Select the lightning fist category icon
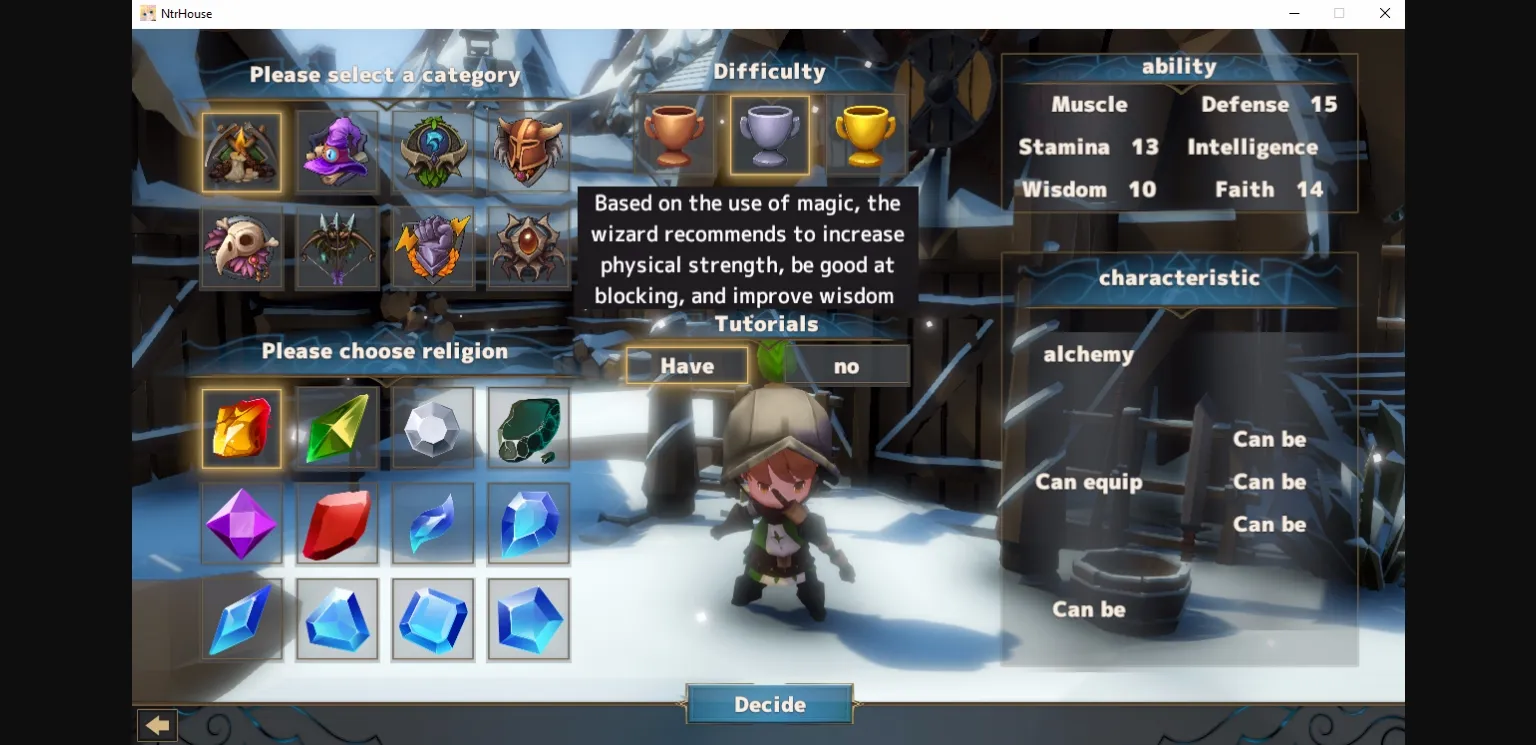The image size is (1536, 745). tap(433, 247)
